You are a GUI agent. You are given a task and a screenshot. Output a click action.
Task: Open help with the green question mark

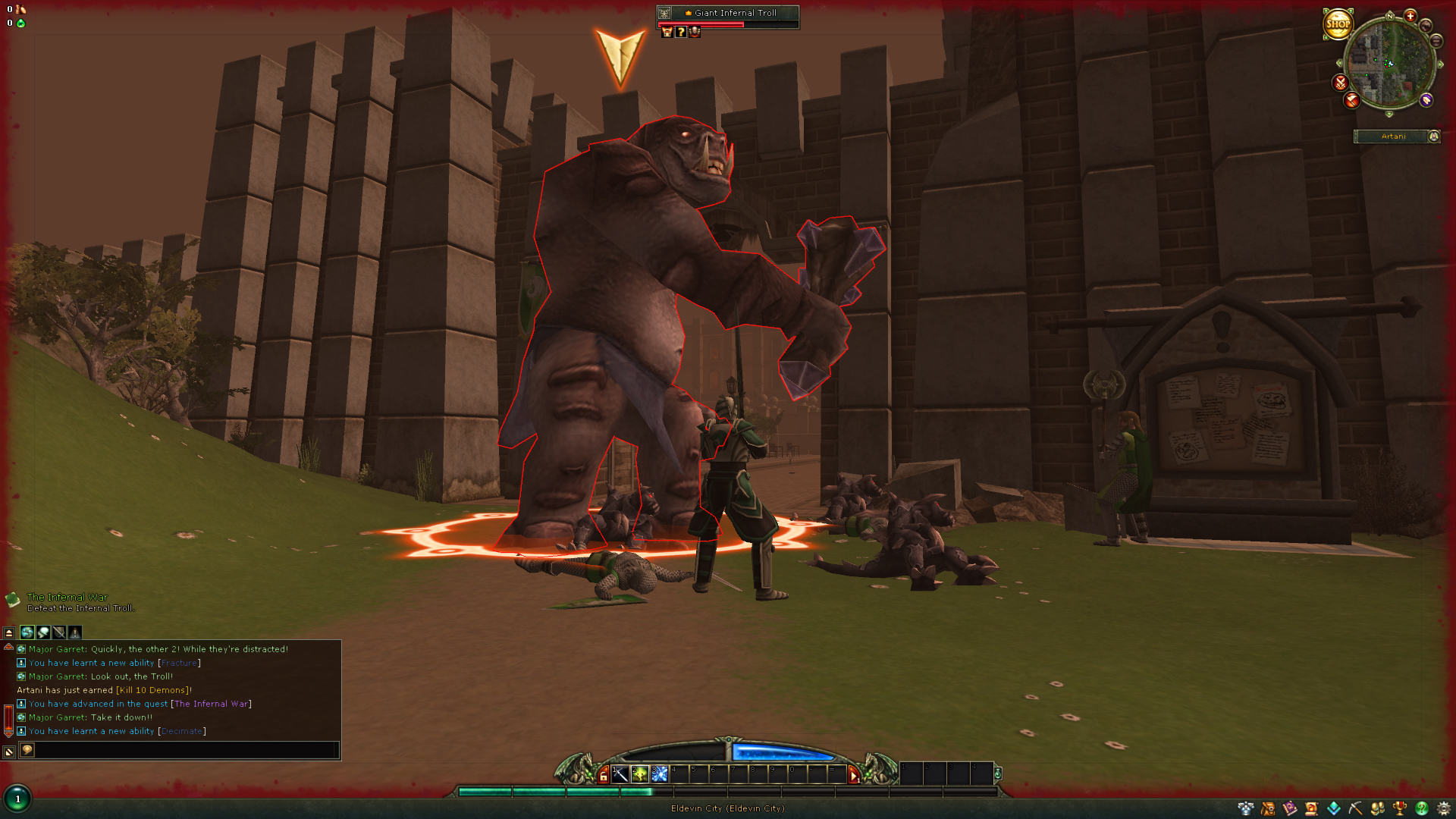(x=1422, y=808)
